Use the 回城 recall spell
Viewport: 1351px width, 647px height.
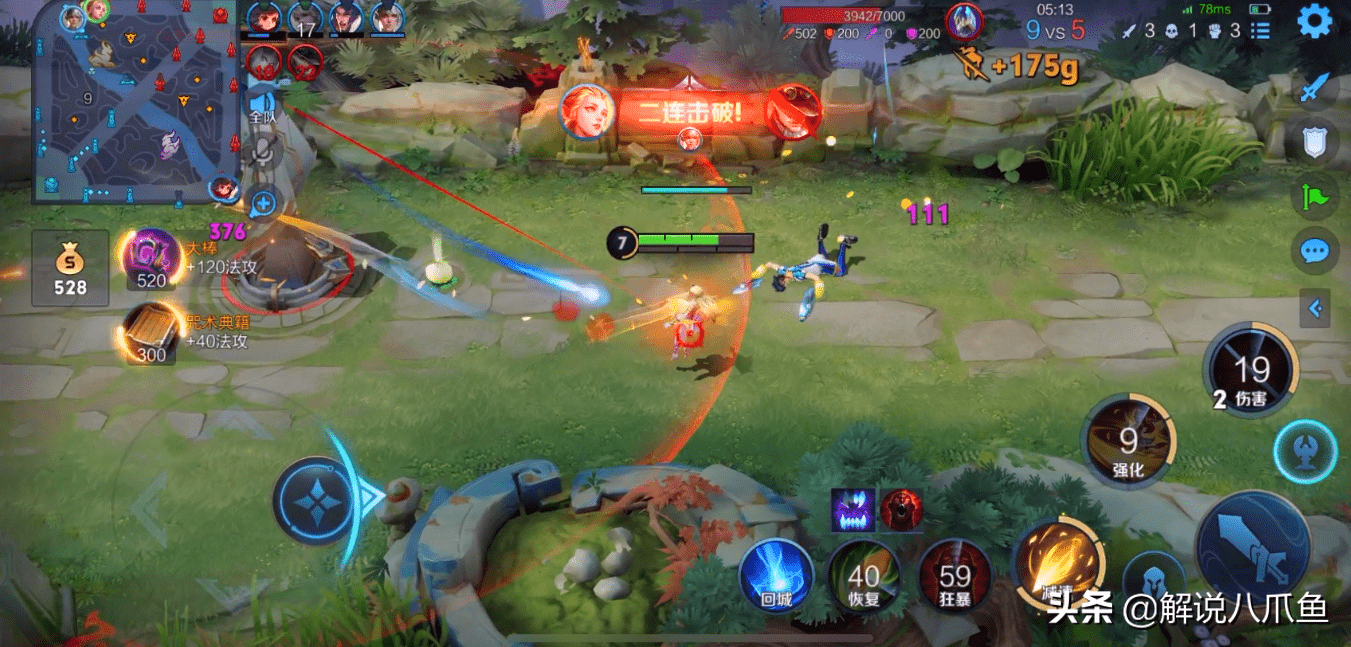(776, 577)
